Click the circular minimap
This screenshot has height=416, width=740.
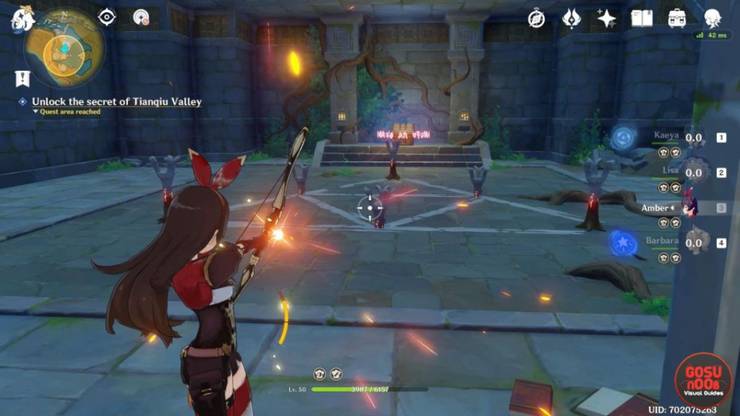[63, 47]
